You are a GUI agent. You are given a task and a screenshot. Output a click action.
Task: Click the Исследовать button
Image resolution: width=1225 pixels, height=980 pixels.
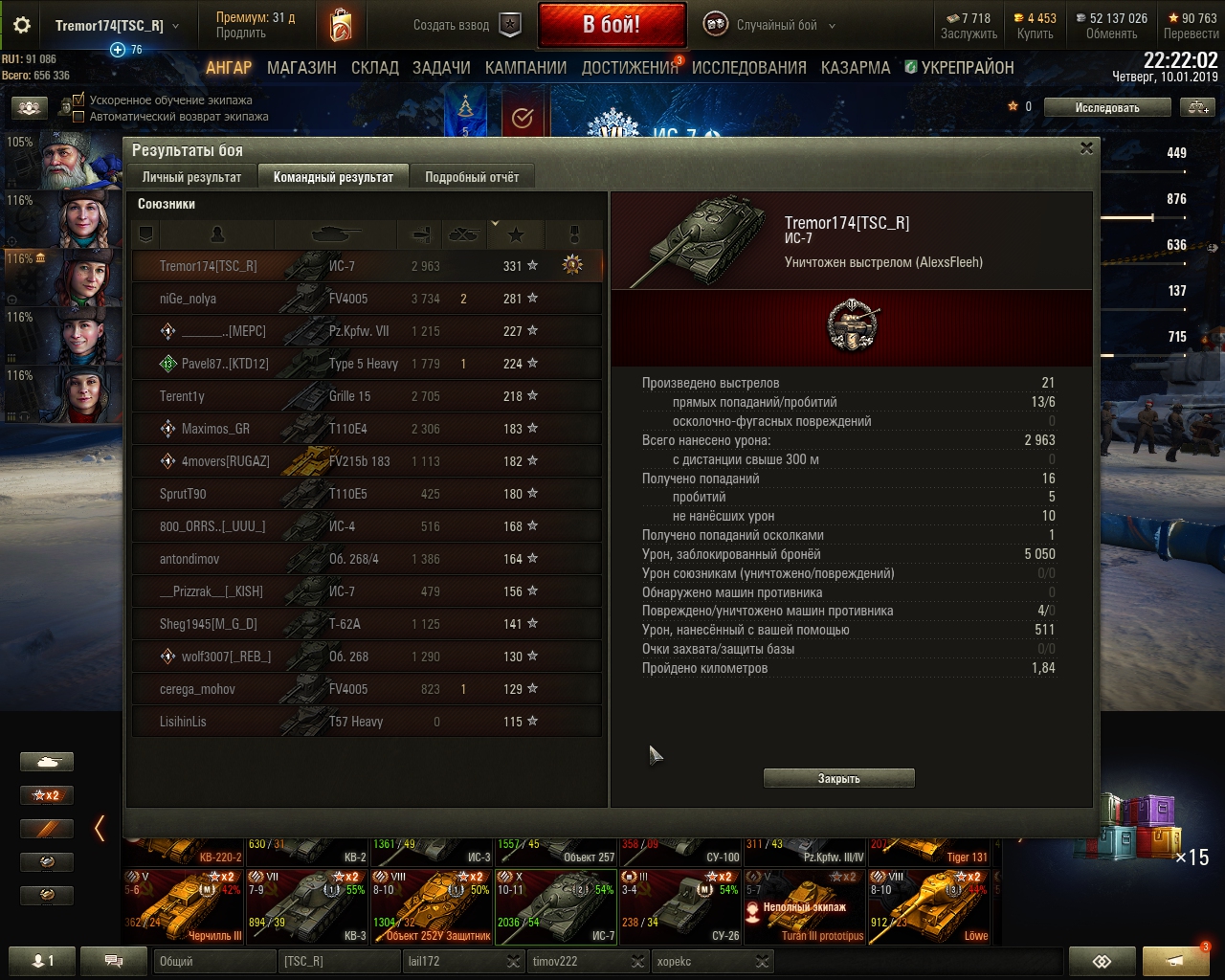point(1106,107)
